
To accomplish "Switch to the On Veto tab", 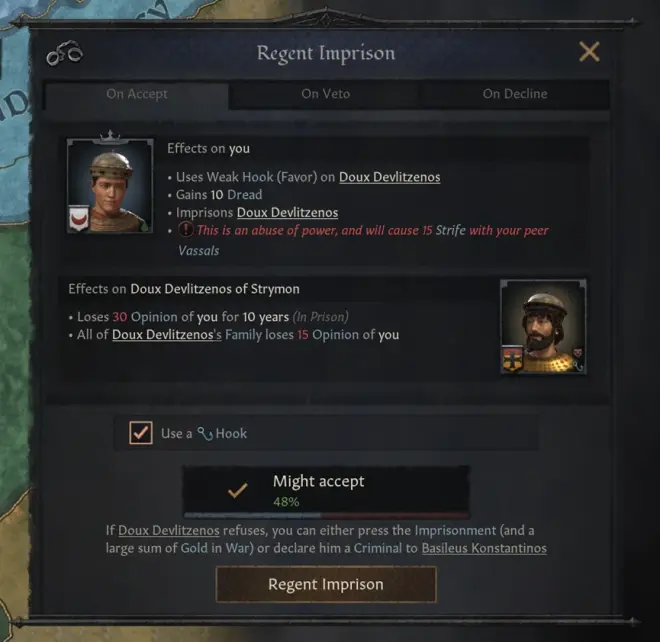I will (325, 94).
